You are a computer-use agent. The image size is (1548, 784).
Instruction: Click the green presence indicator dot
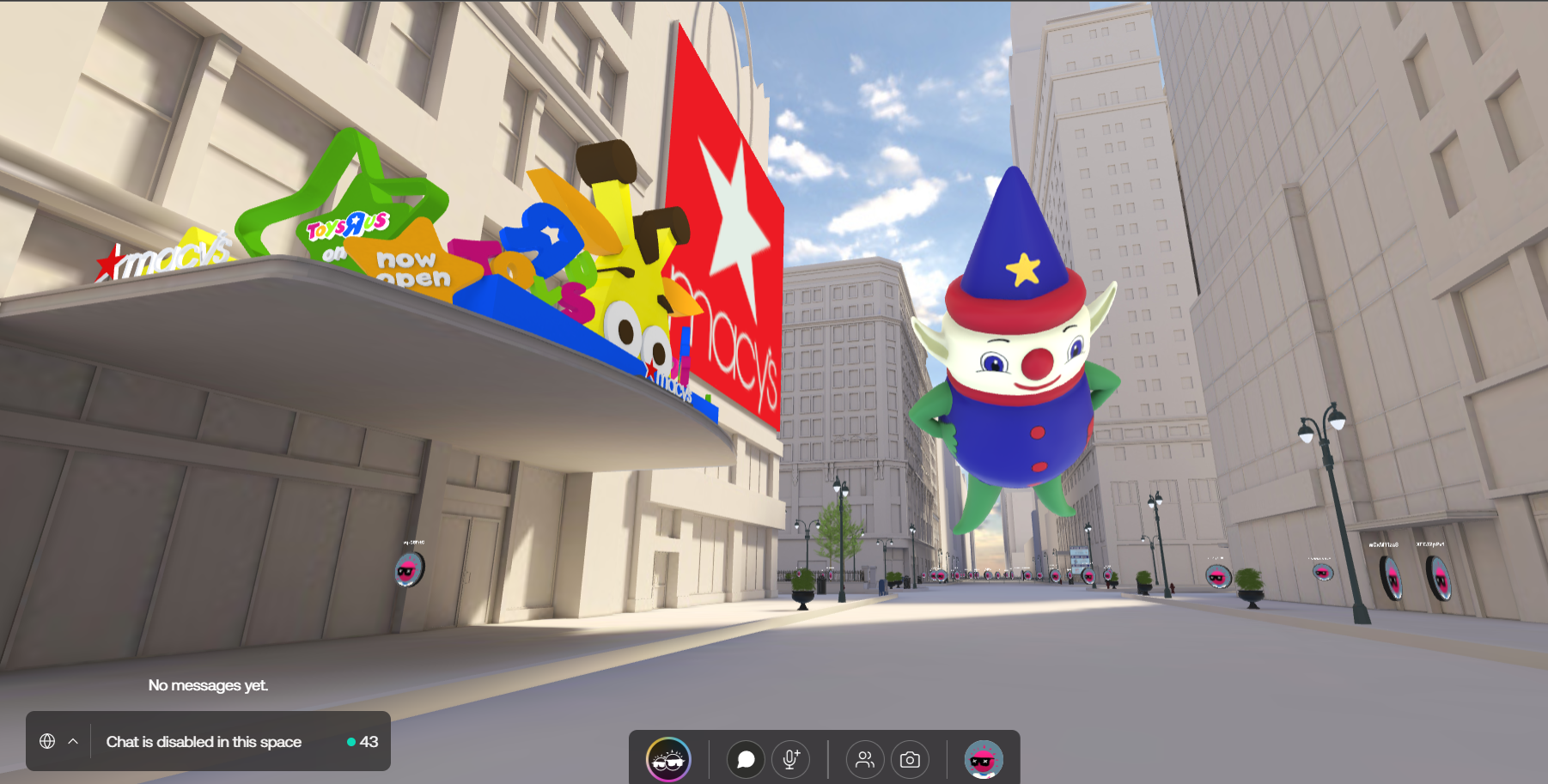tap(352, 742)
